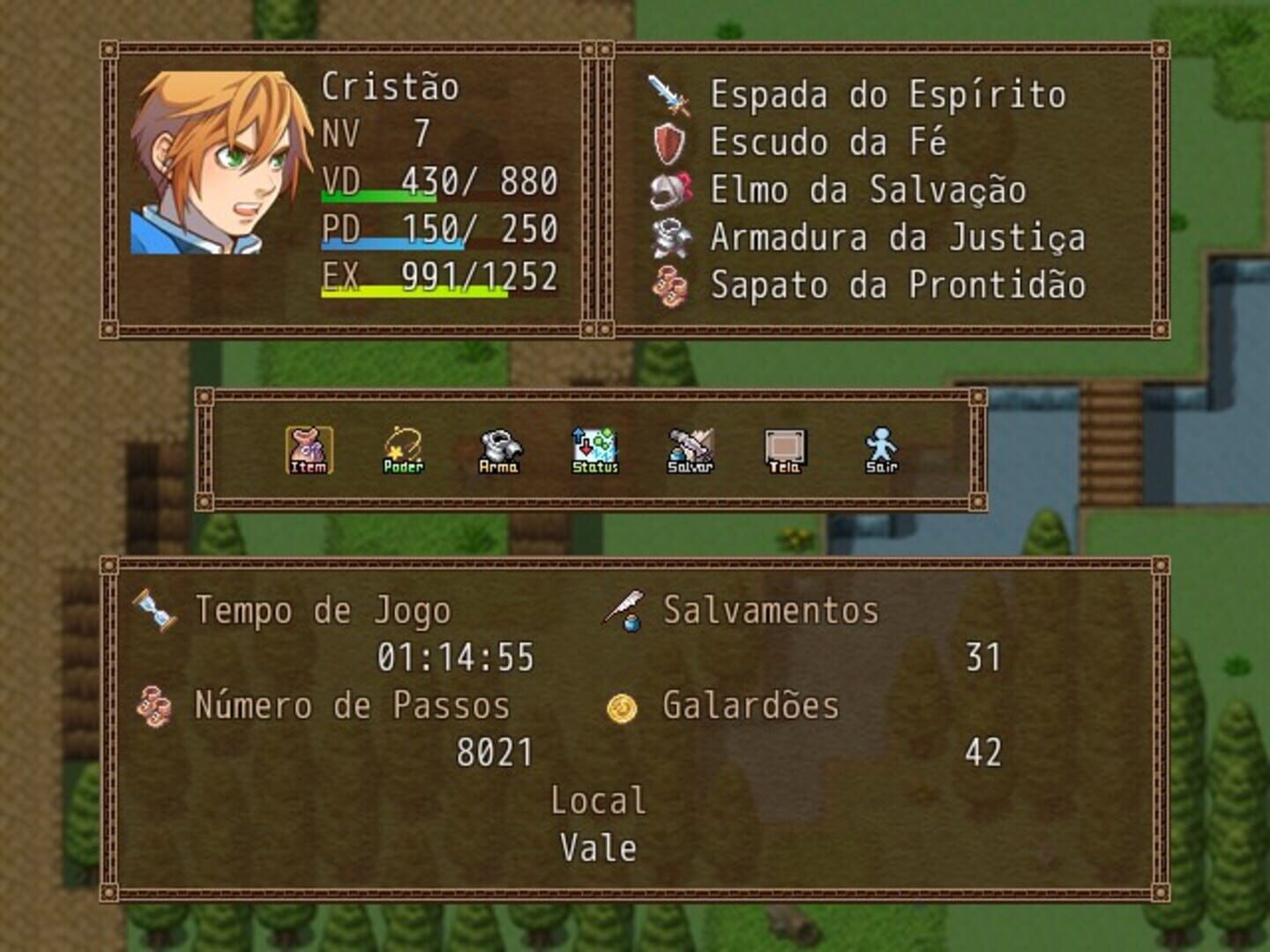This screenshot has height=952, width=1270.
Task: Open the Salvar (Save) icon
Action: coord(689,448)
